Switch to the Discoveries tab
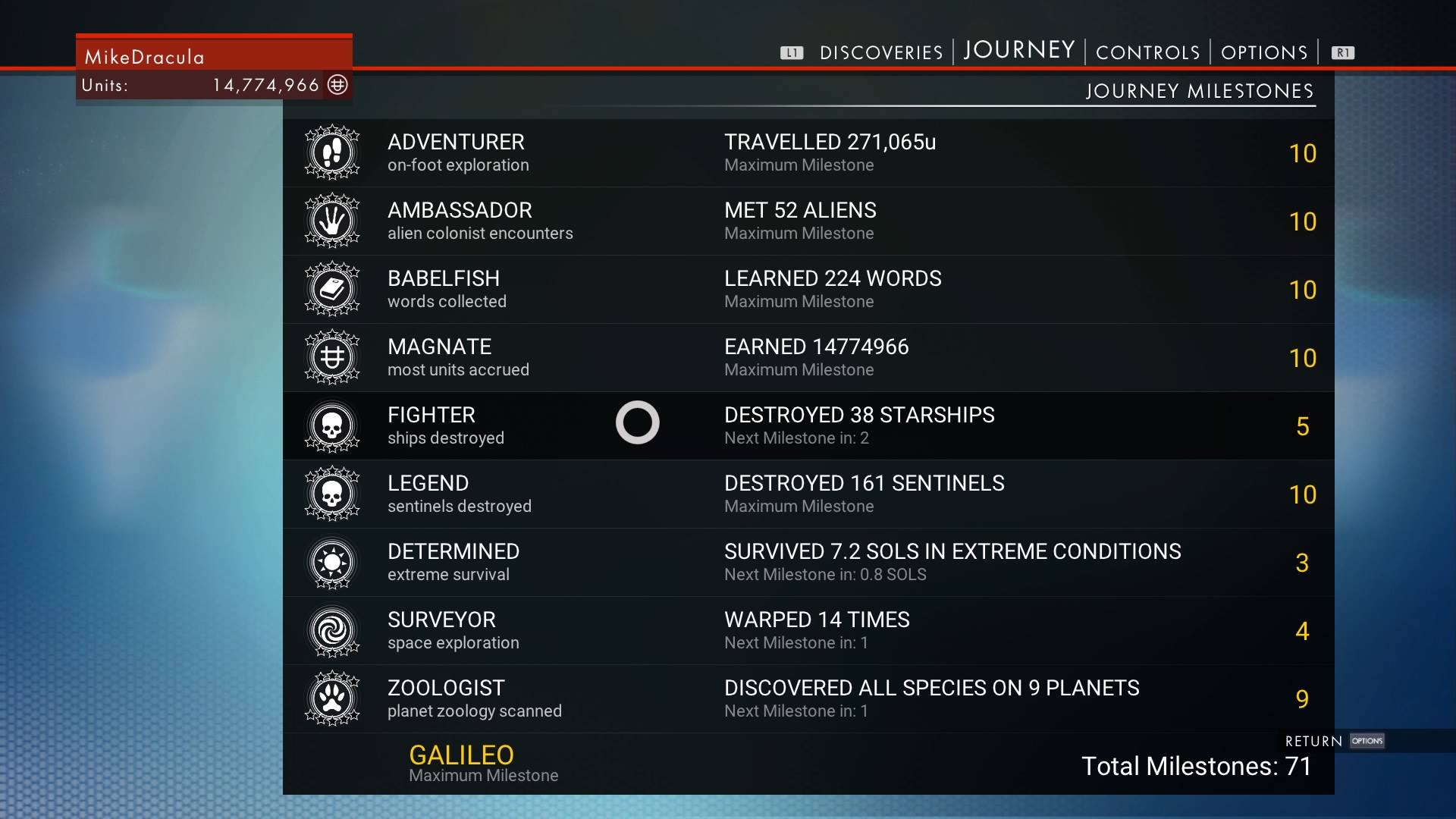 pos(880,52)
